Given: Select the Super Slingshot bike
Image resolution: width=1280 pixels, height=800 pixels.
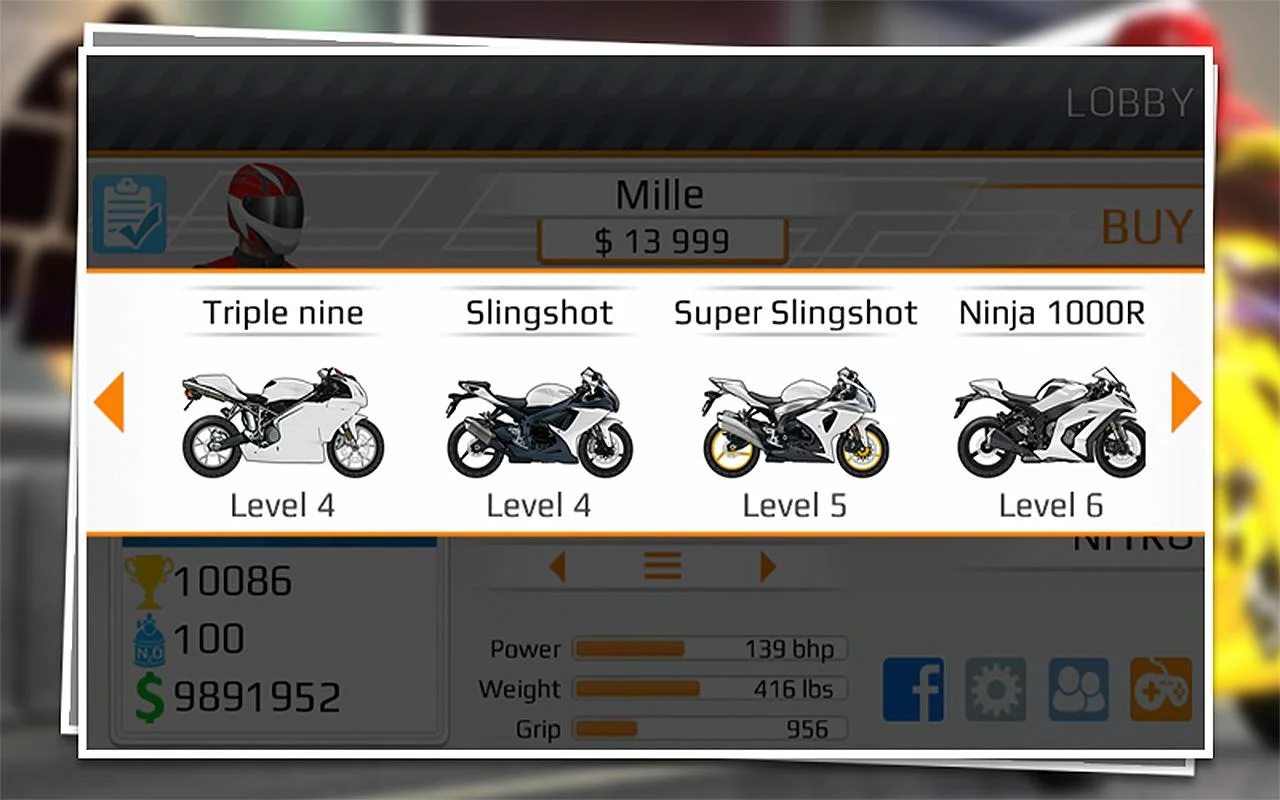Looking at the screenshot, I should [x=795, y=420].
